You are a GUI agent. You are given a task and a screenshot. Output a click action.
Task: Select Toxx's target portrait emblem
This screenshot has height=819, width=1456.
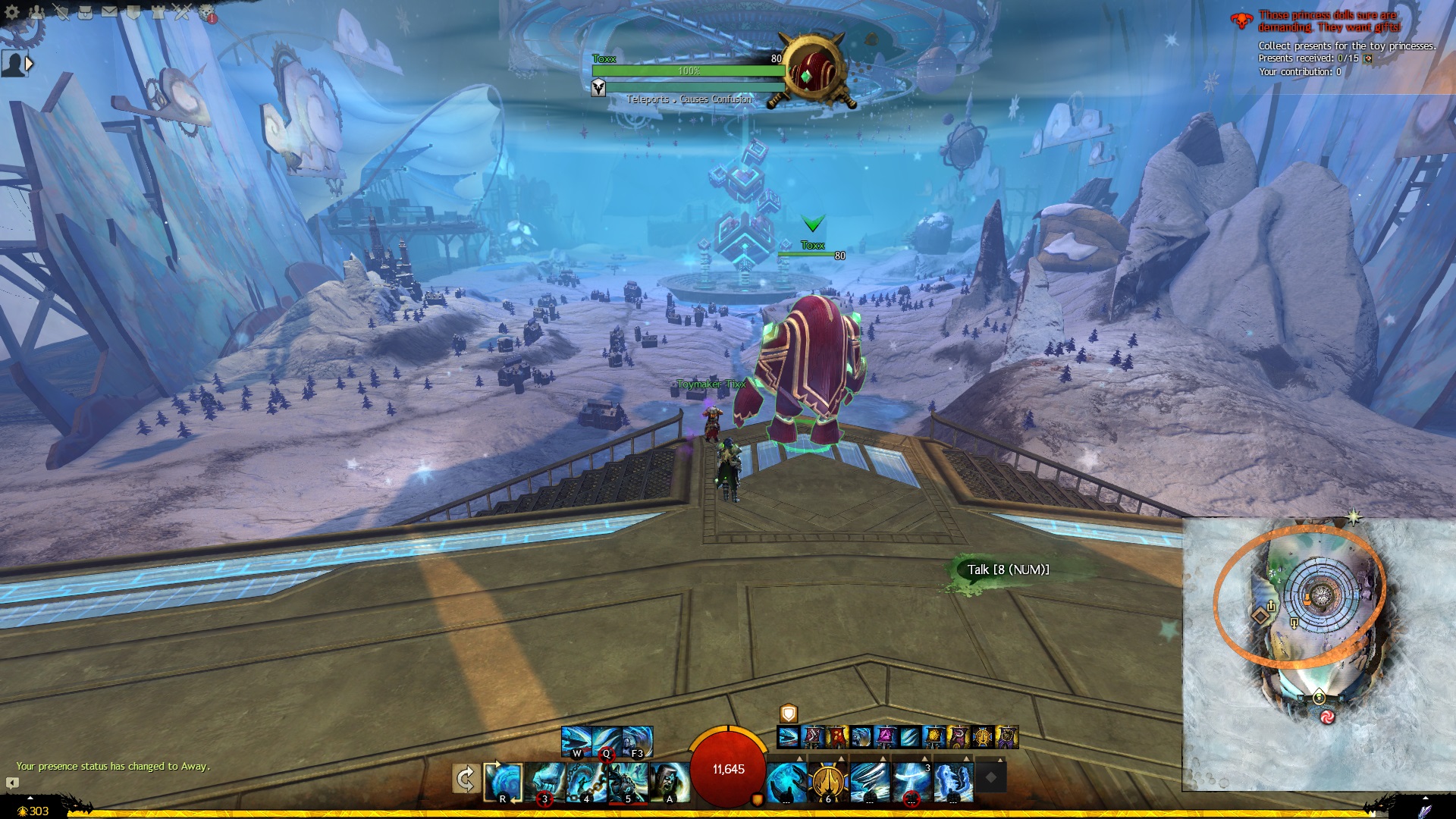click(x=814, y=72)
